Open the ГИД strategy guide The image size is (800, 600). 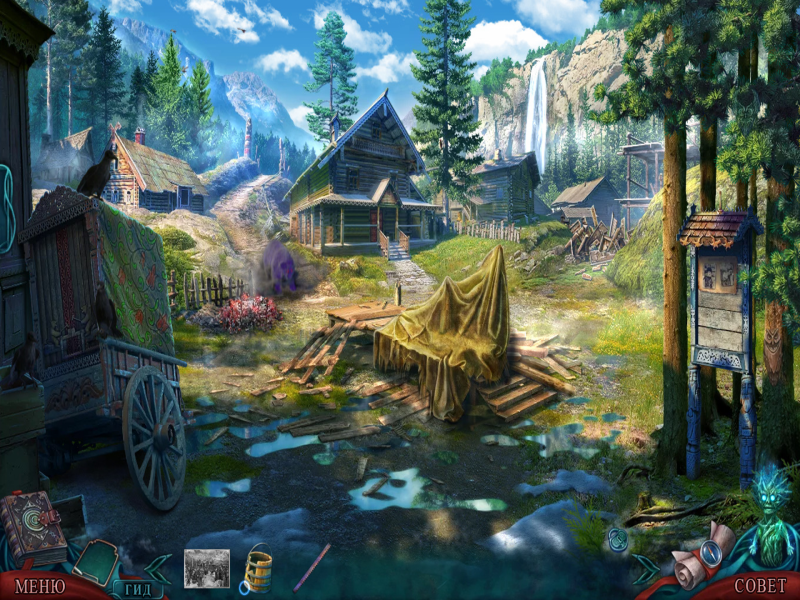pos(138,589)
